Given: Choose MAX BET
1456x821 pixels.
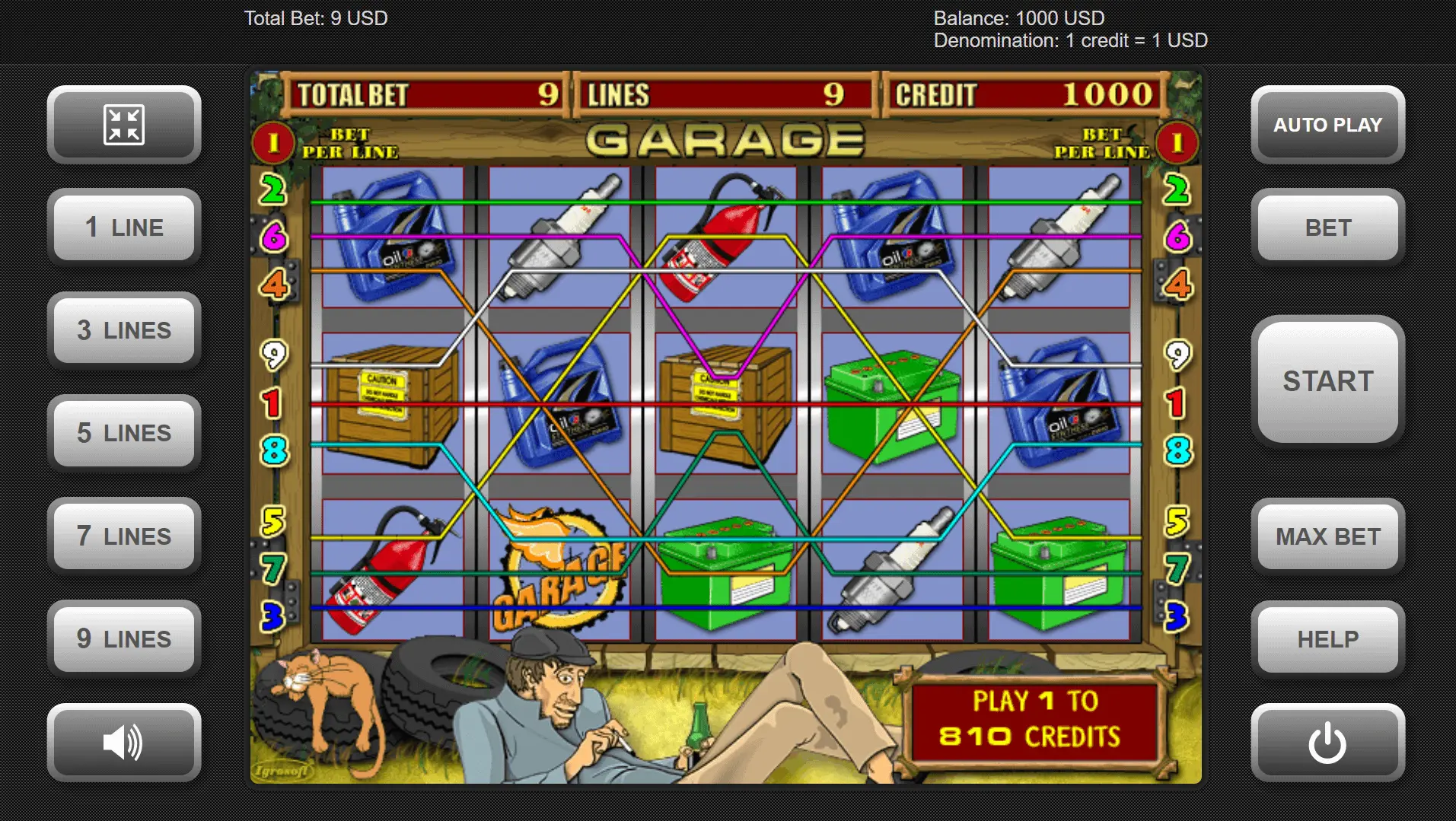Looking at the screenshot, I should [x=1327, y=536].
